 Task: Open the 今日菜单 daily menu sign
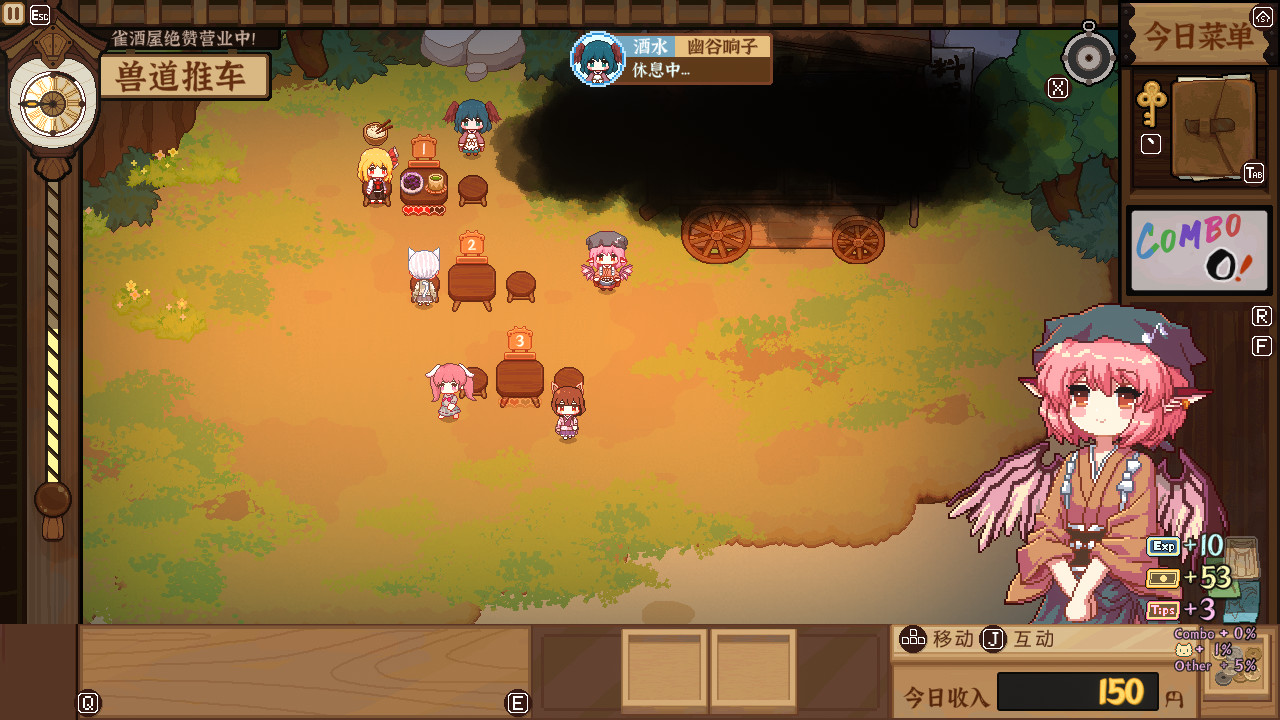click(1198, 36)
